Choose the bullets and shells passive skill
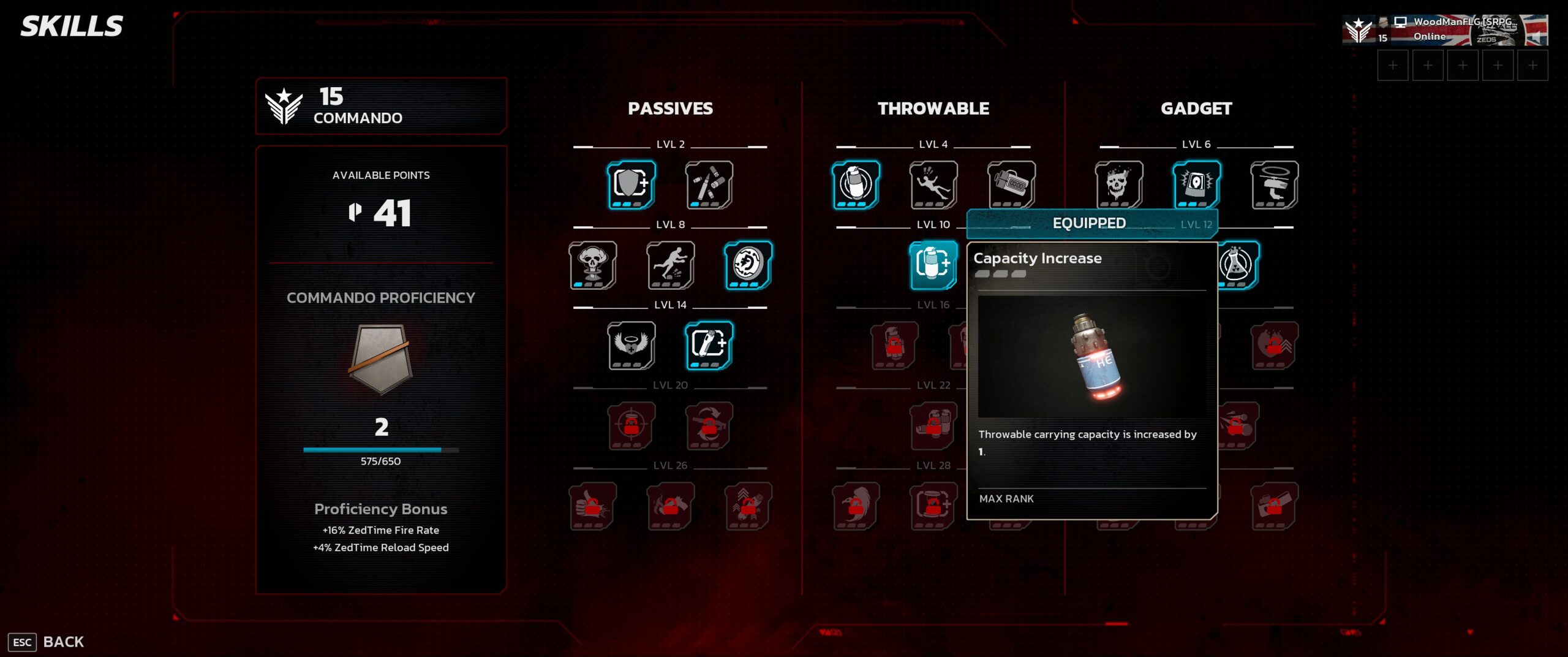The image size is (1568, 657). tap(709, 184)
